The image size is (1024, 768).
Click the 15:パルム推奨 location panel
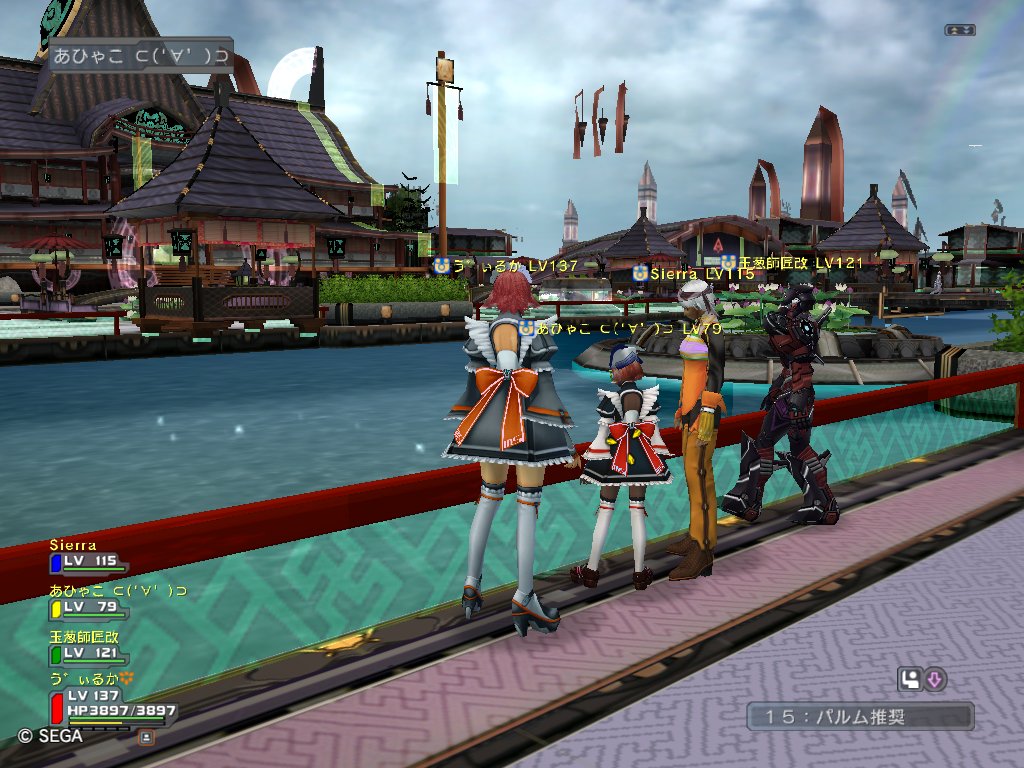859,716
